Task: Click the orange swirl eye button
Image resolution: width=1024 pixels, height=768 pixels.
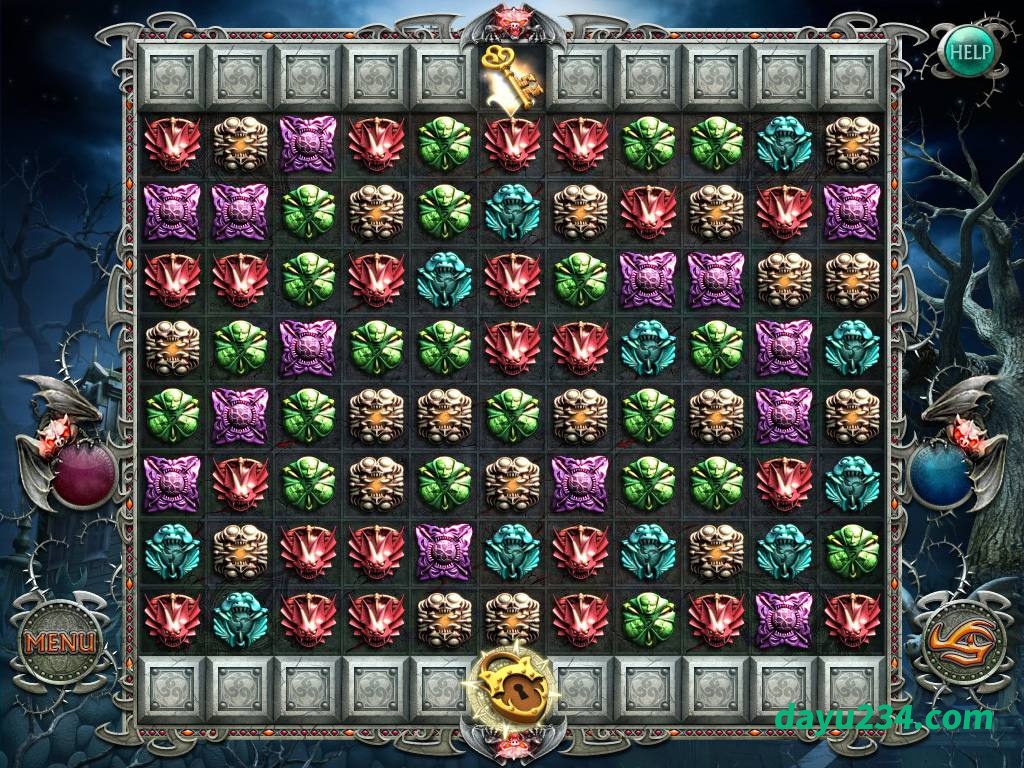Action: point(963,641)
